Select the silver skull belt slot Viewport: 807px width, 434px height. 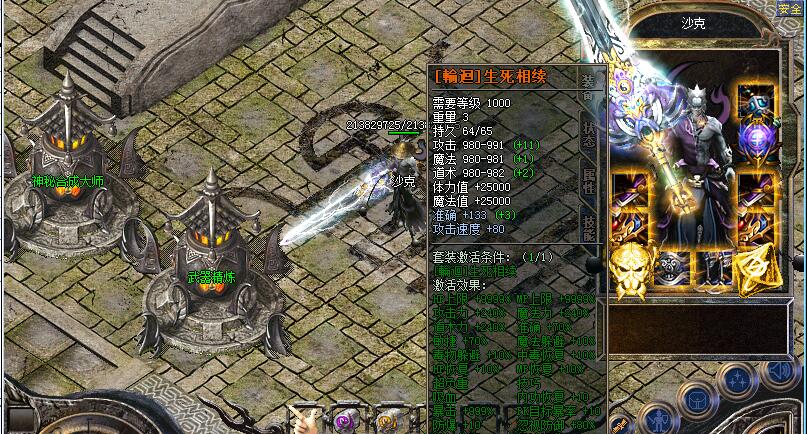673,265
